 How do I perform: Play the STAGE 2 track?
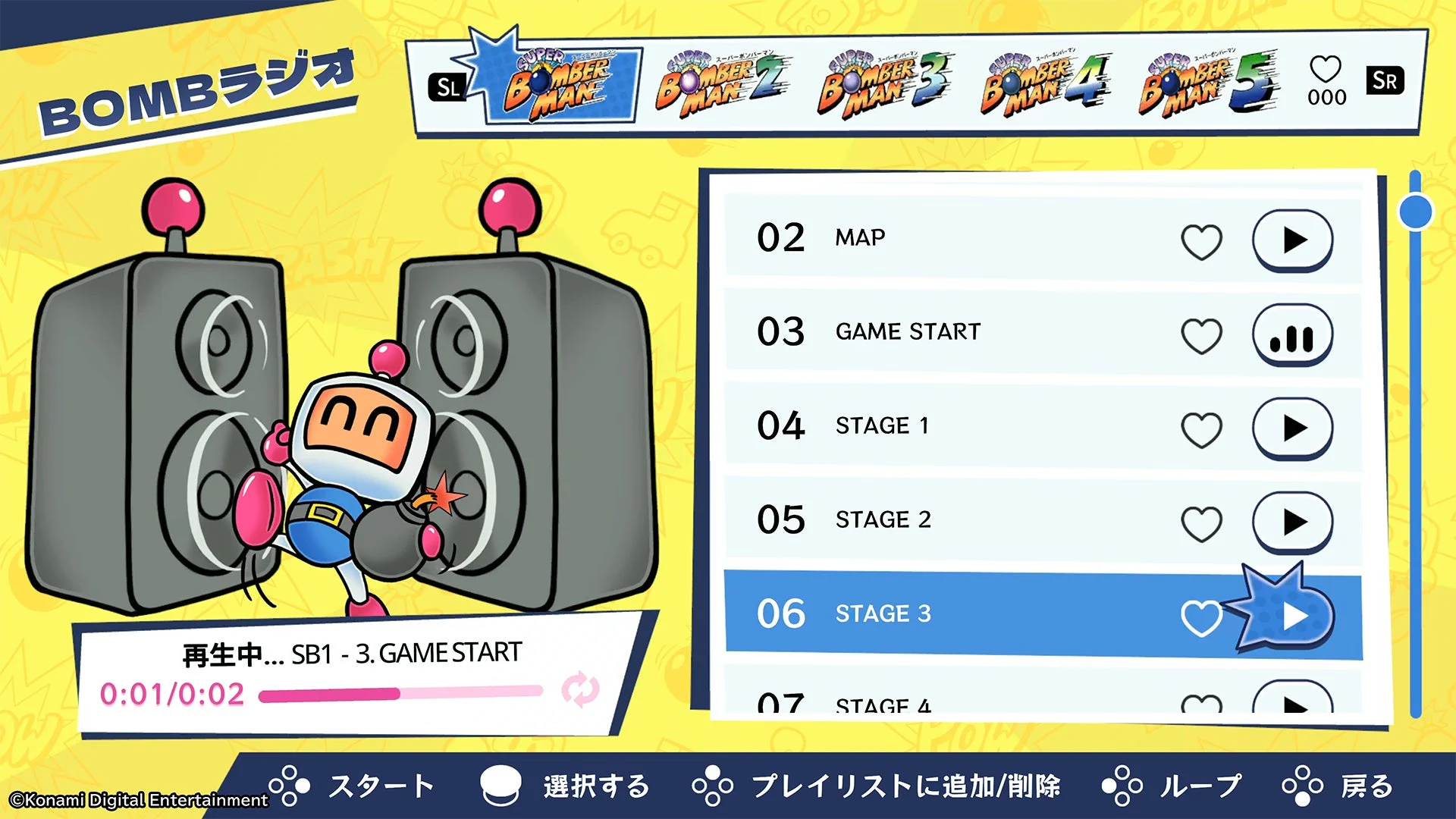[x=1293, y=522]
